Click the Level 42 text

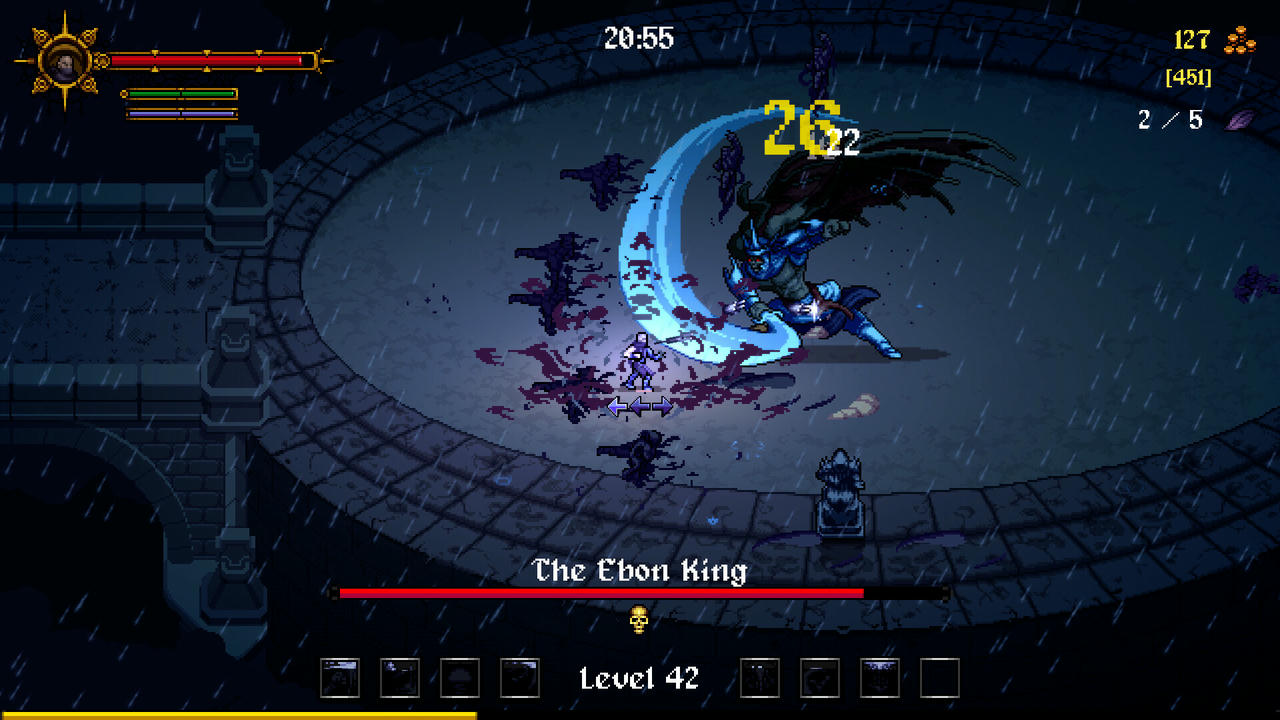638,677
